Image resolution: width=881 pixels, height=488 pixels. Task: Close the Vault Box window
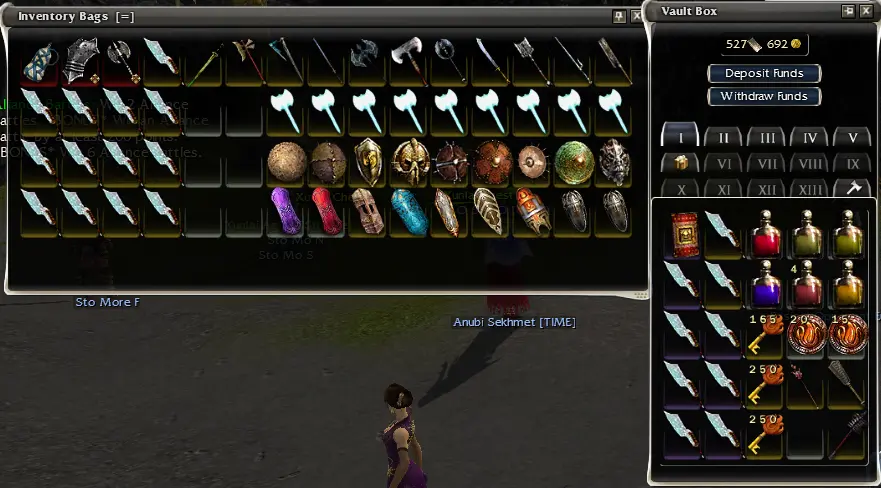tap(867, 11)
